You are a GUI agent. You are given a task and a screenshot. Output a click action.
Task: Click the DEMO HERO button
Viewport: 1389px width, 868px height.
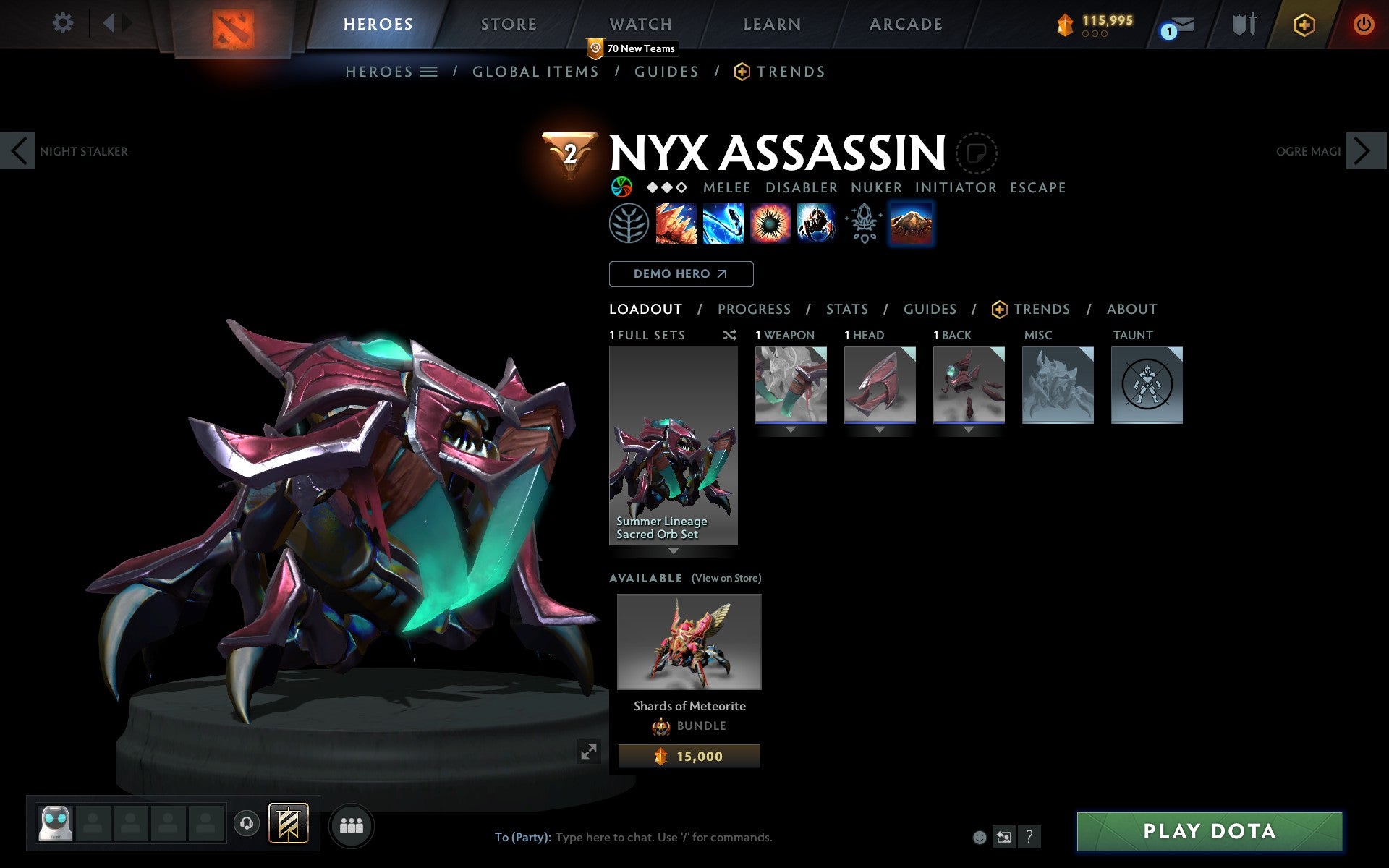681,274
